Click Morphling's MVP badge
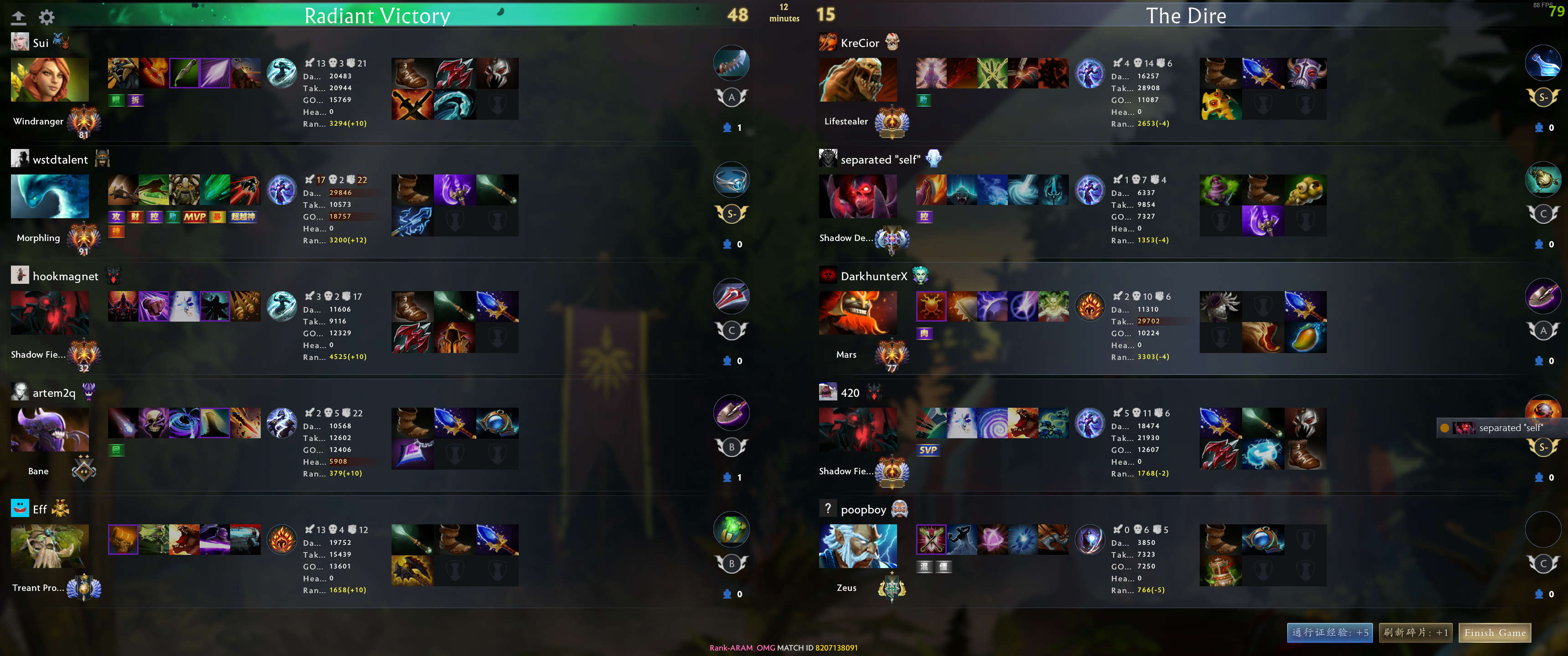This screenshot has height=656, width=1568. click(194, 217)
